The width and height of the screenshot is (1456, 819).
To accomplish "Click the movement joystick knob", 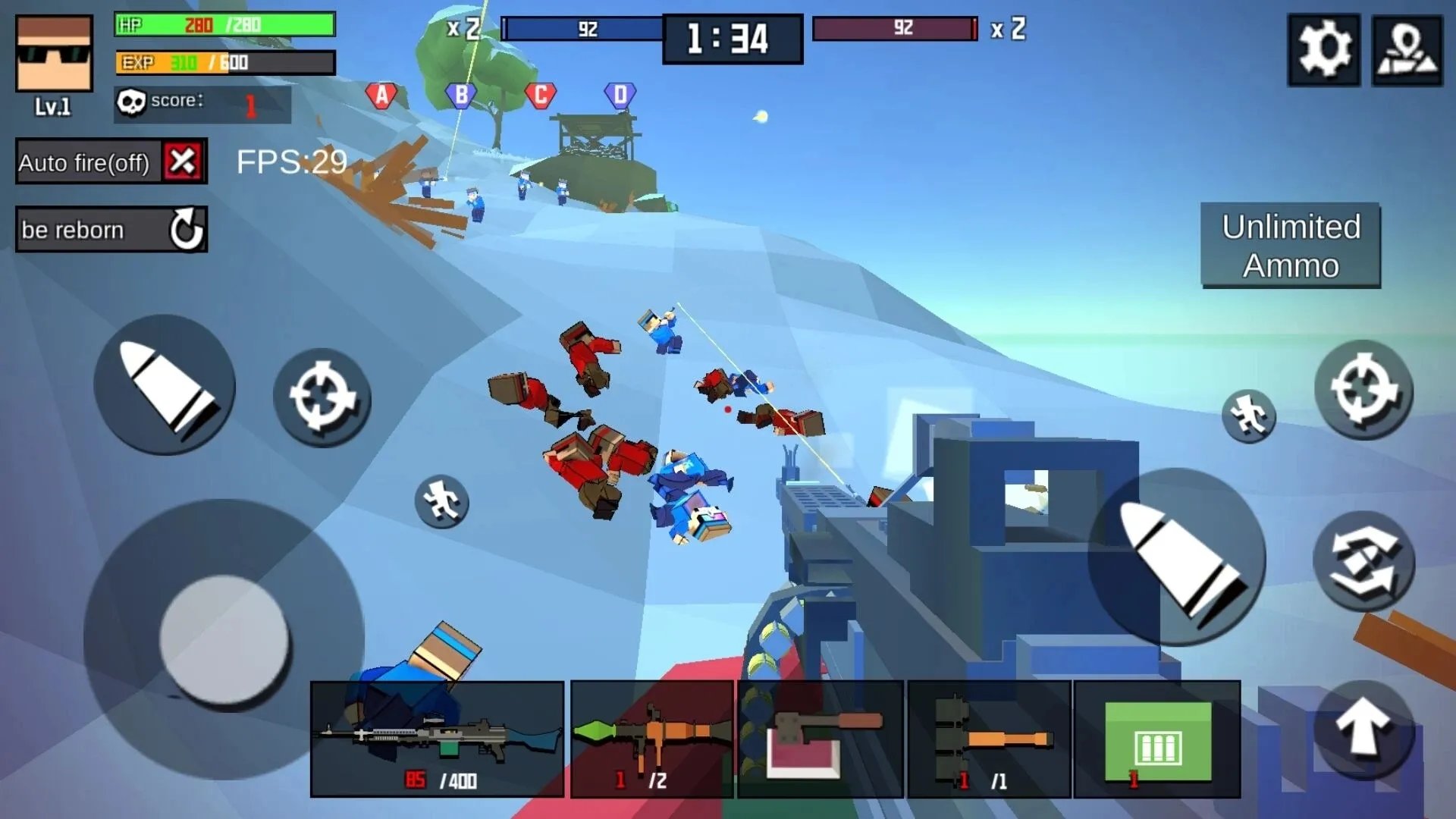I will pos(224,639).
